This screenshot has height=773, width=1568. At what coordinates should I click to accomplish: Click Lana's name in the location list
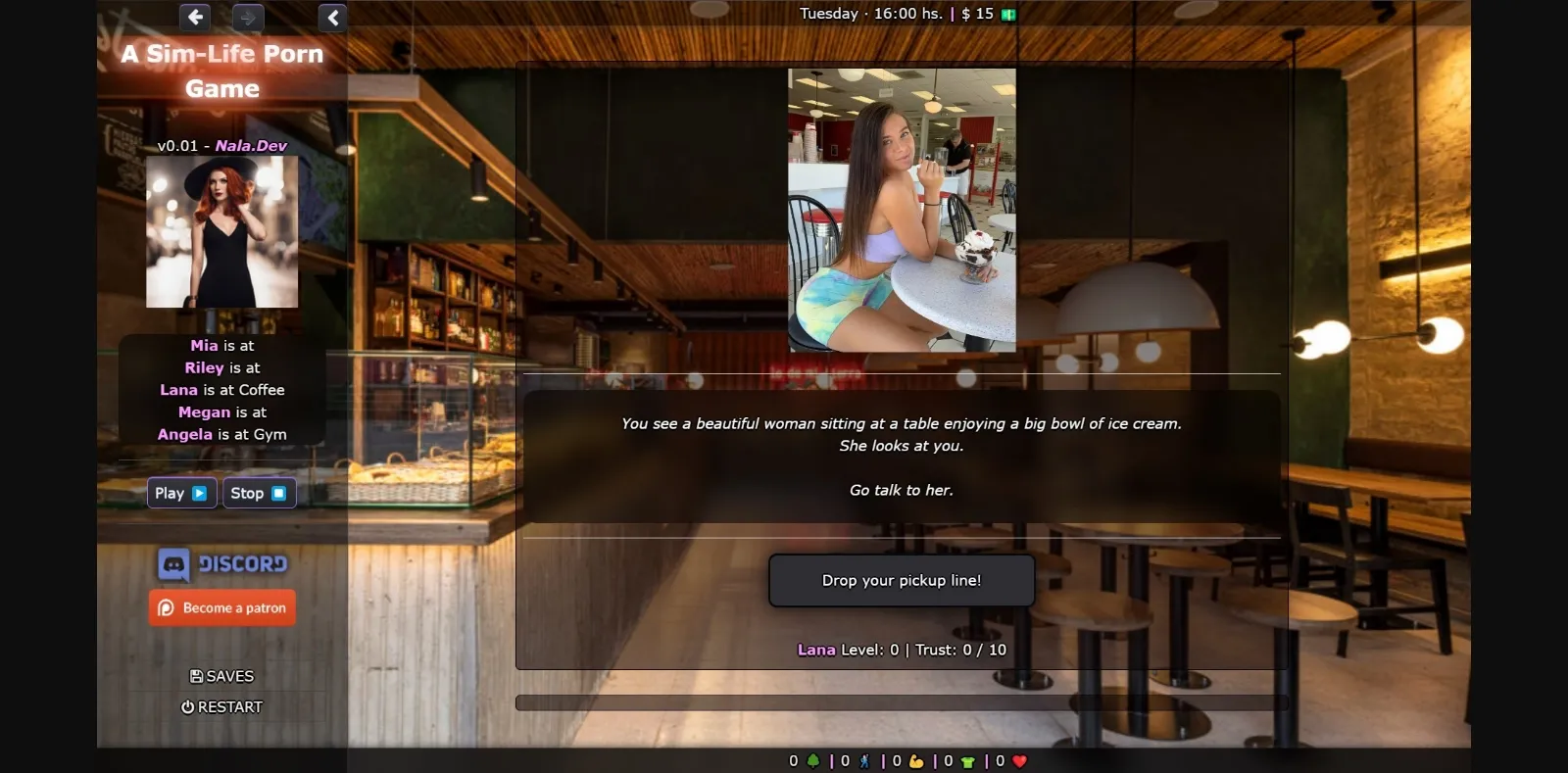click(178, 389)
